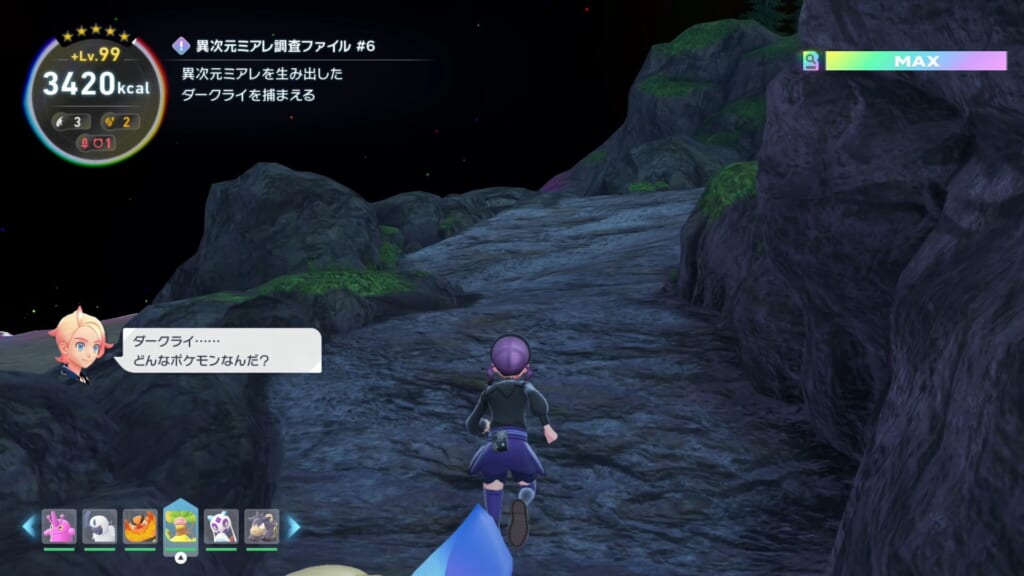Screen dimensions: 1024x576
Task: Select the highlighted palm-tree Pokémon slot
Action: [181, 524]
